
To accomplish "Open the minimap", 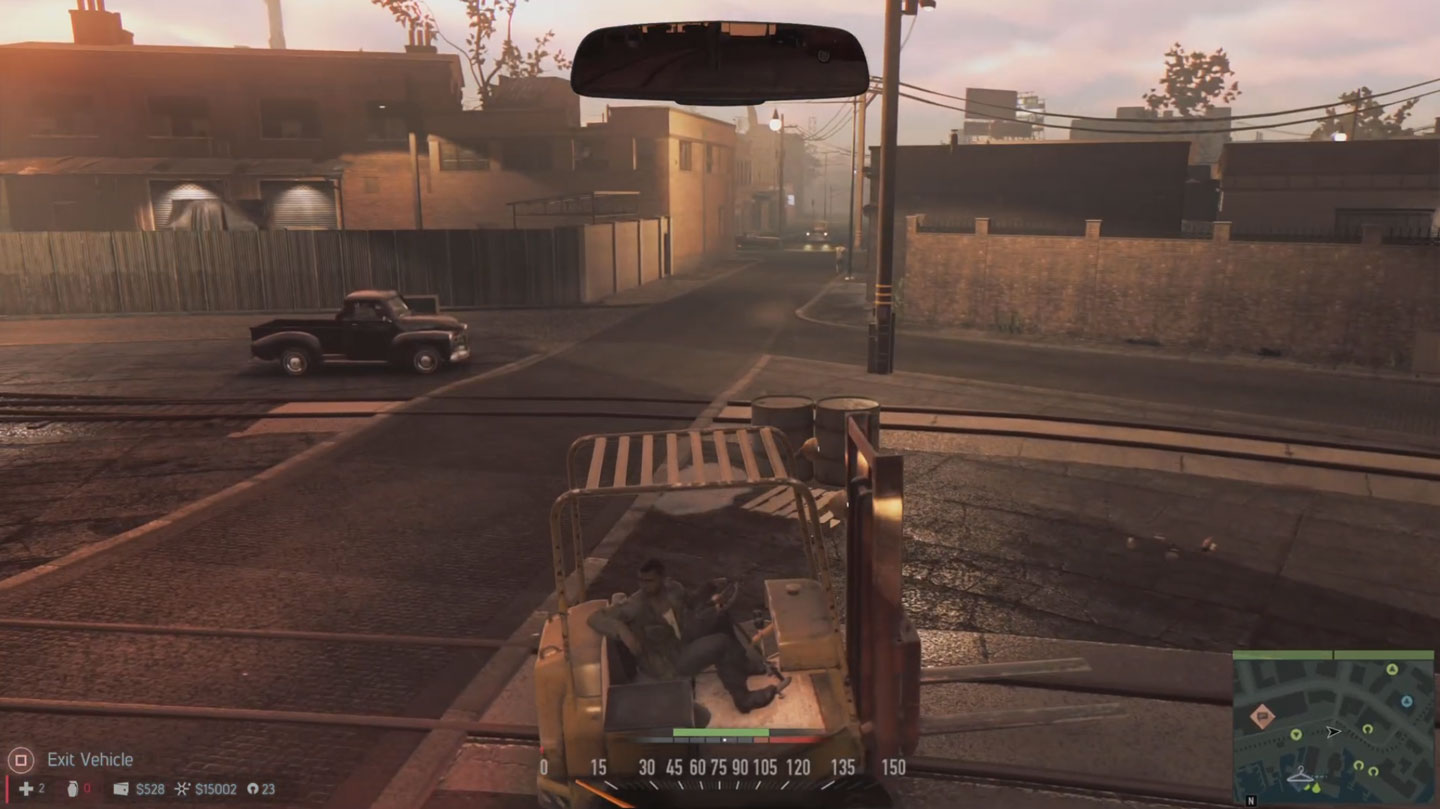I will pyautogui.click(x=1333, y=727).
